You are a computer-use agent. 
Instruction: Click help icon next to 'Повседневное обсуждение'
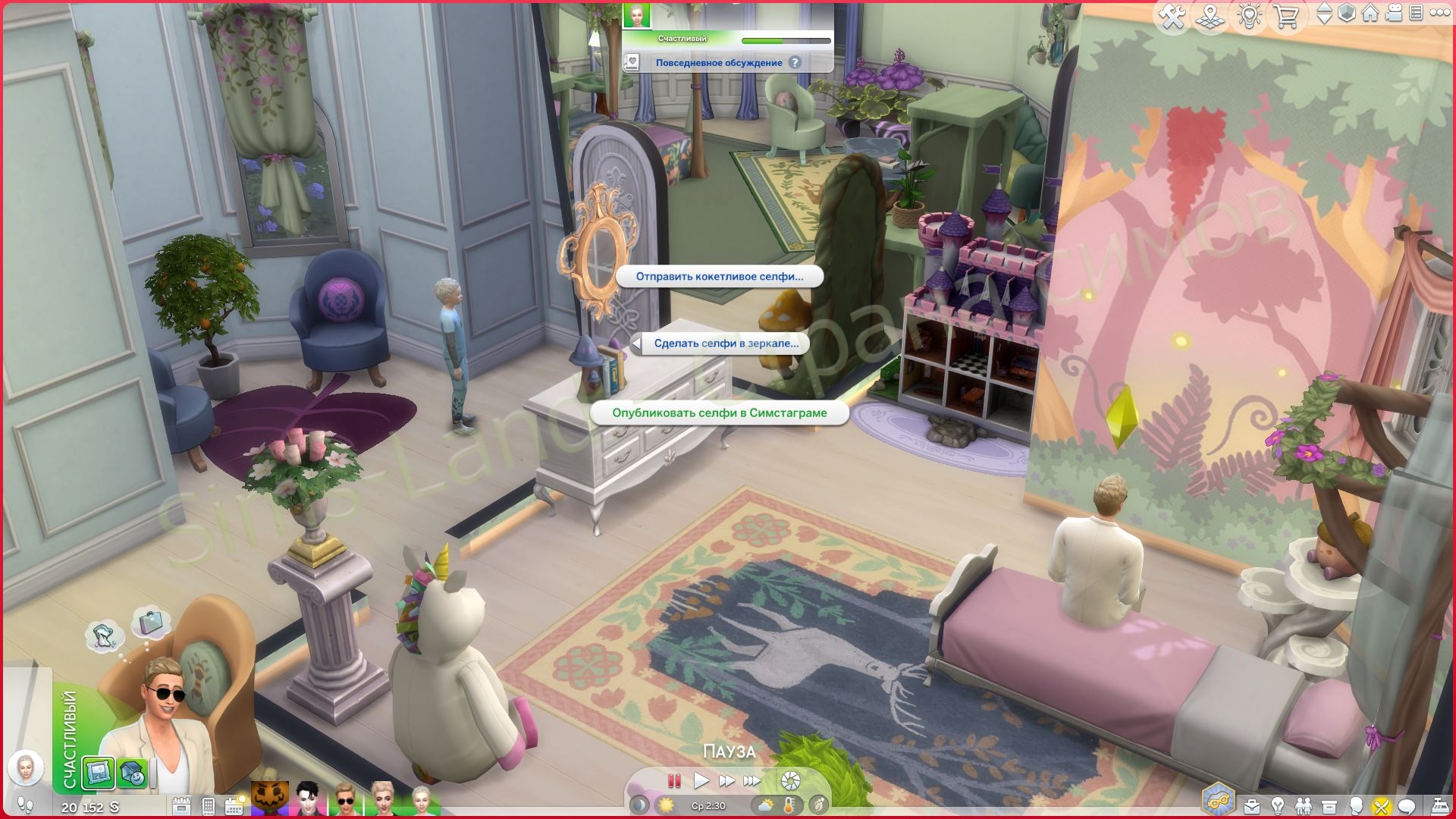[794, 63]
